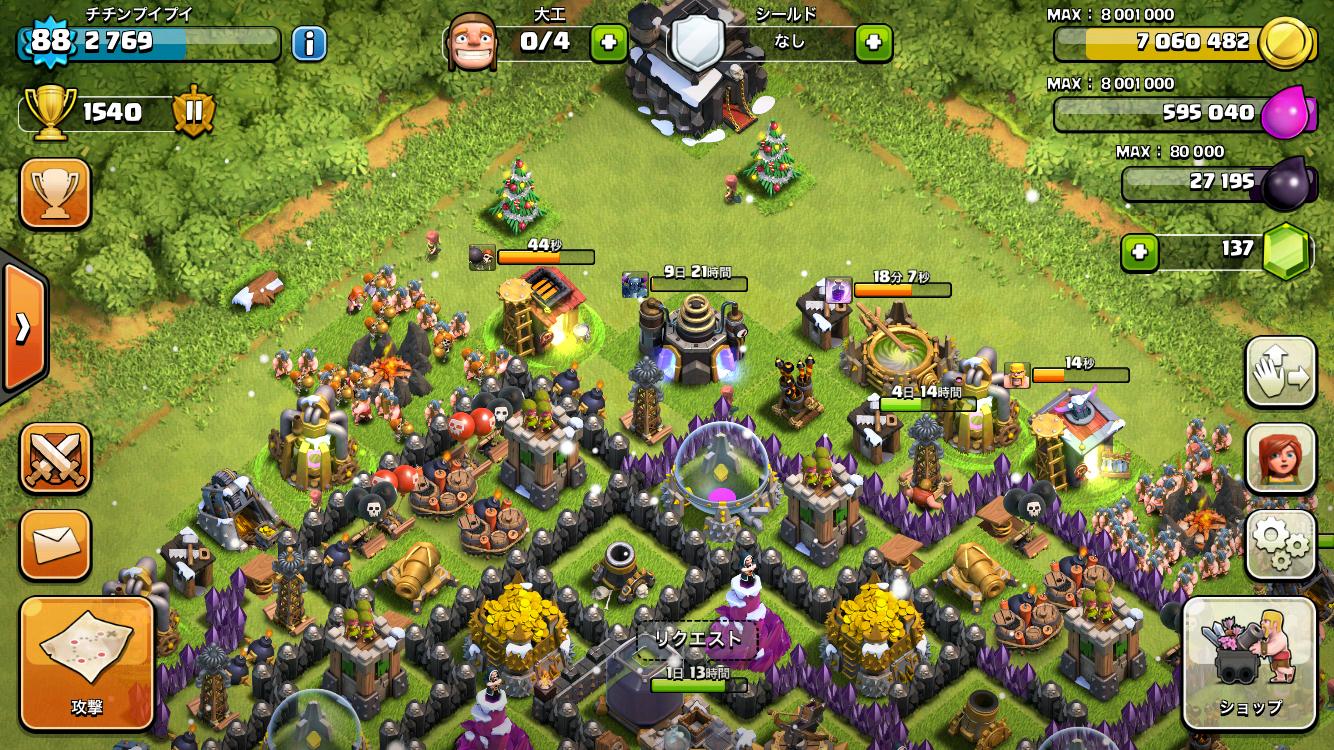This screenshot has width=1334, height=750.
Task: Open the player info button
Action: [310, 43]
